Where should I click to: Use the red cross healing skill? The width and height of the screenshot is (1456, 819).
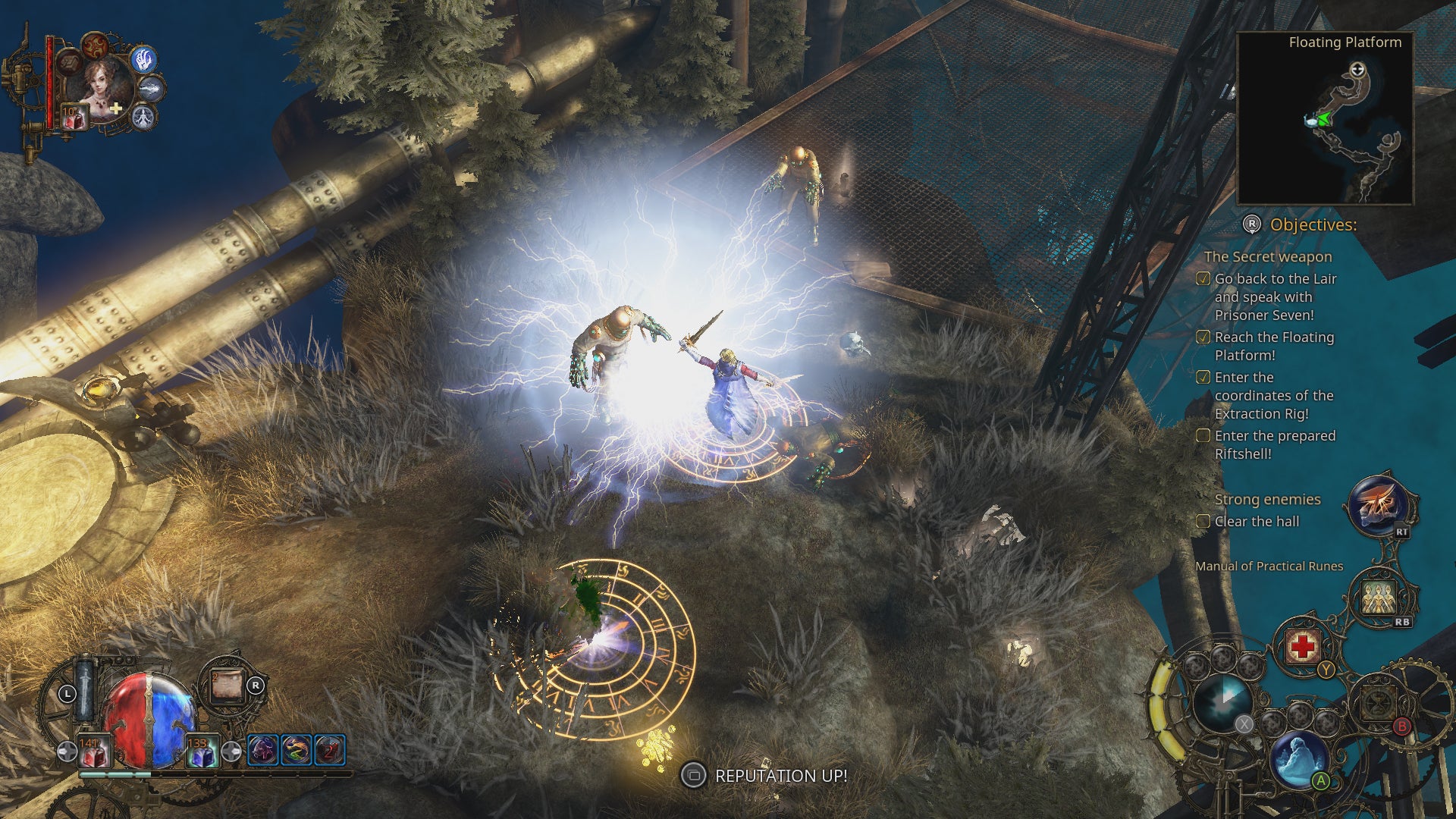click(1302, 647)
